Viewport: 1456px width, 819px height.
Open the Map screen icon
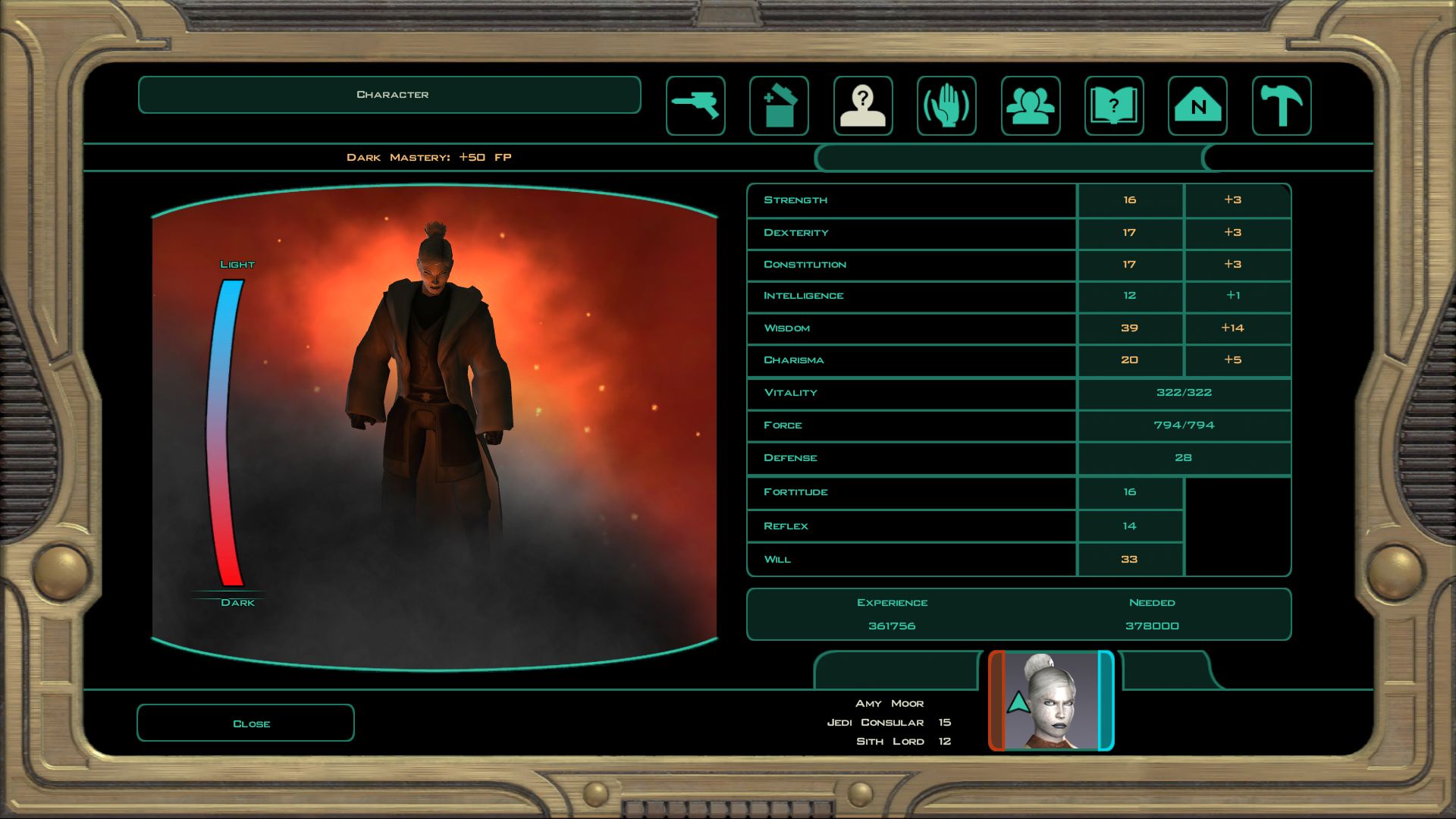[1197, 106]
